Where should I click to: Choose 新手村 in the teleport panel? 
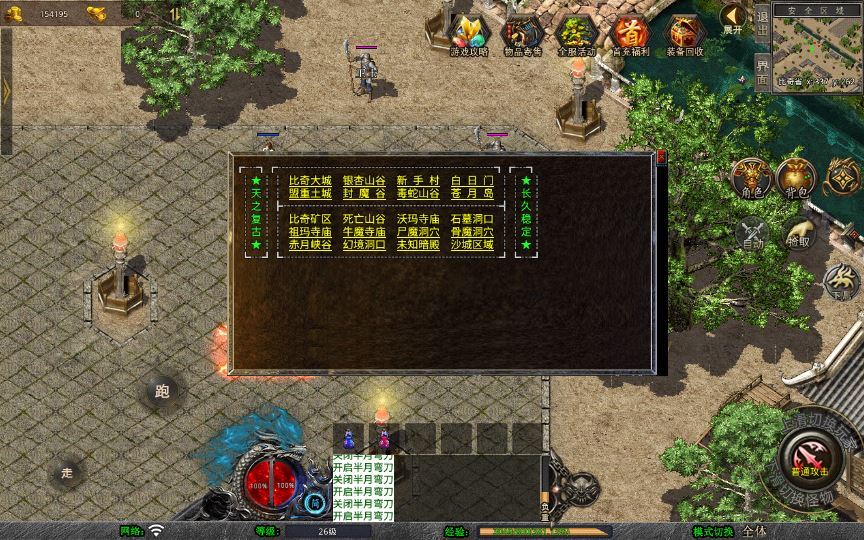417,180
